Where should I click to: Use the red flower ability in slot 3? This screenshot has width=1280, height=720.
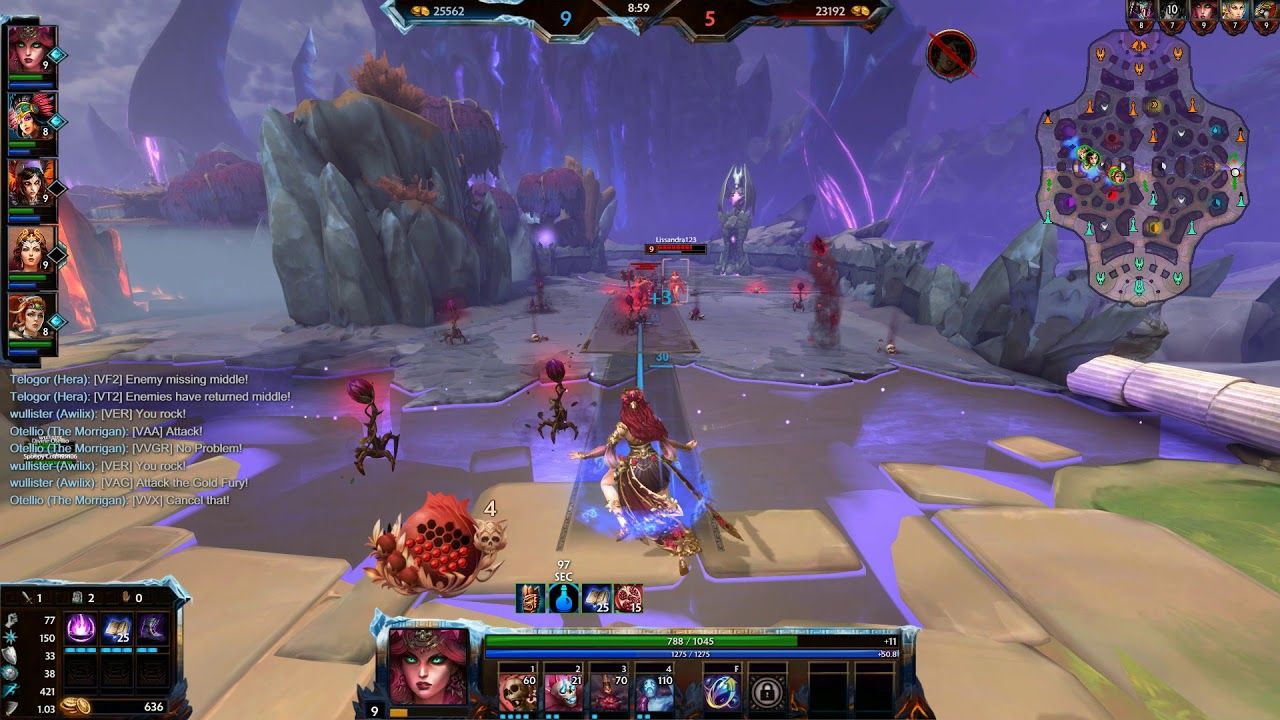click(610, 691)
